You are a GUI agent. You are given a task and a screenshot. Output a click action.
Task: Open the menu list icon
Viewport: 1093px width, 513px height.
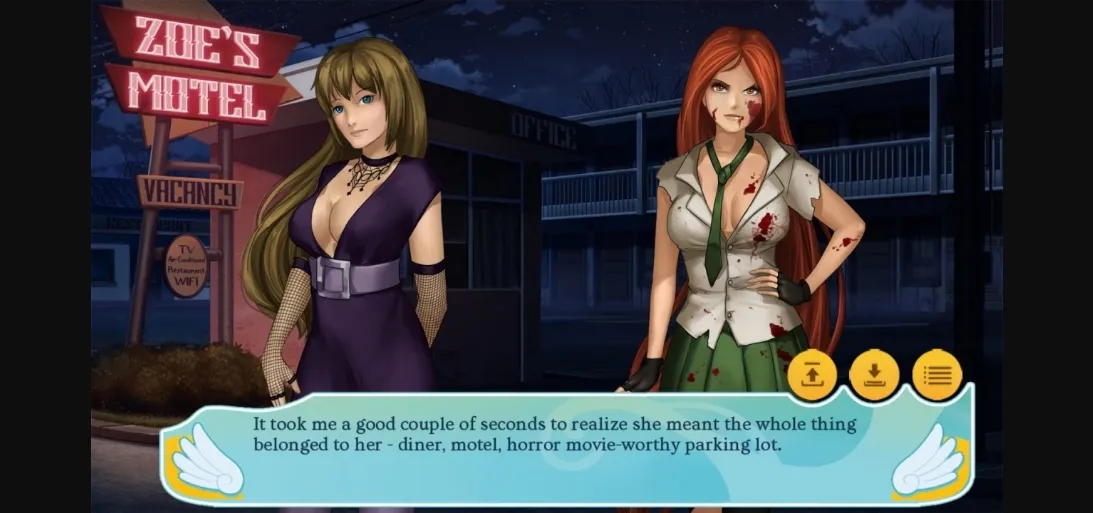[937, 375]
